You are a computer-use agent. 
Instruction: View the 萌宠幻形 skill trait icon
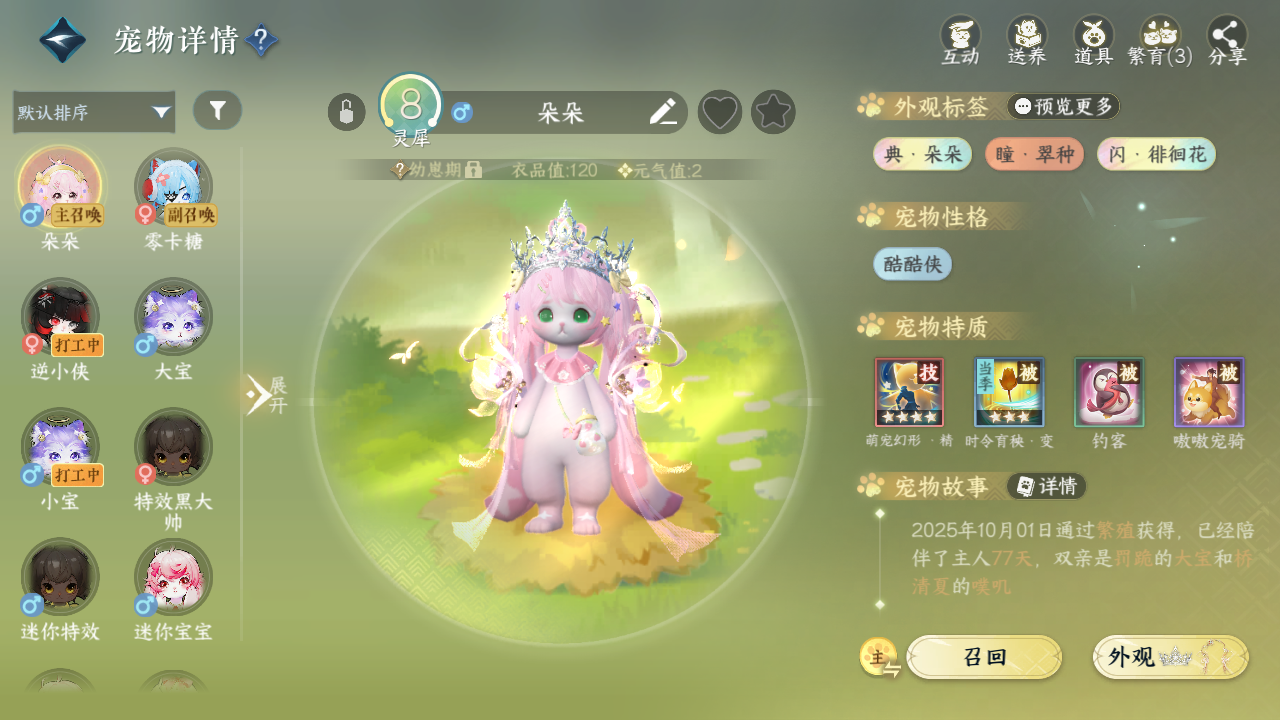pos(908,392)
